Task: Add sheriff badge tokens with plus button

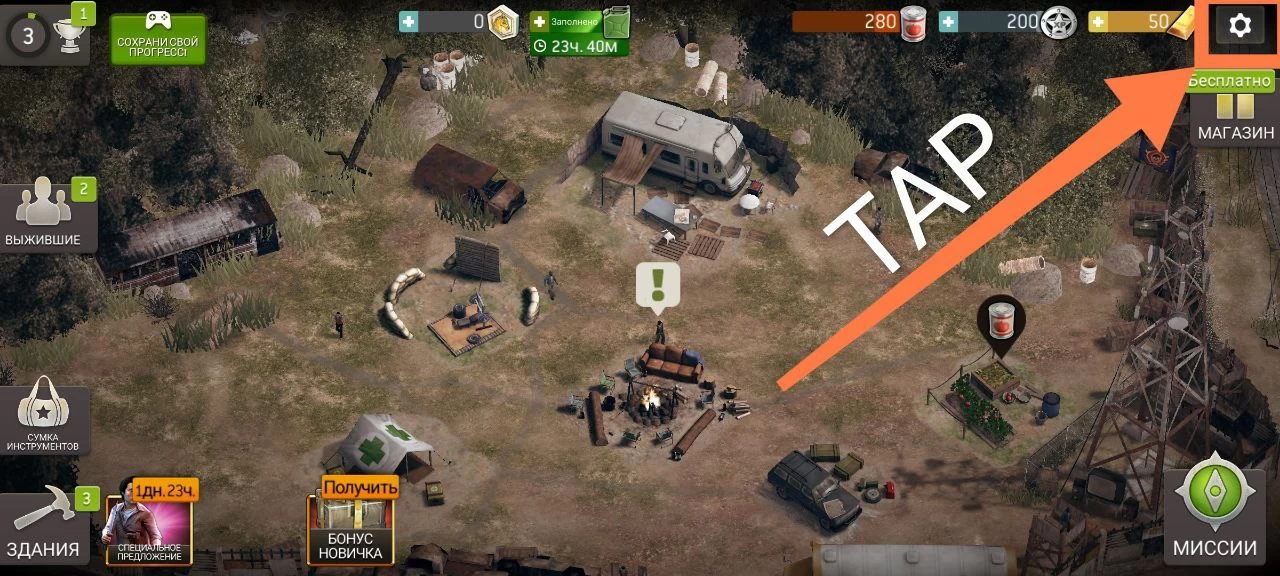Action: click(x=947, y=22)
